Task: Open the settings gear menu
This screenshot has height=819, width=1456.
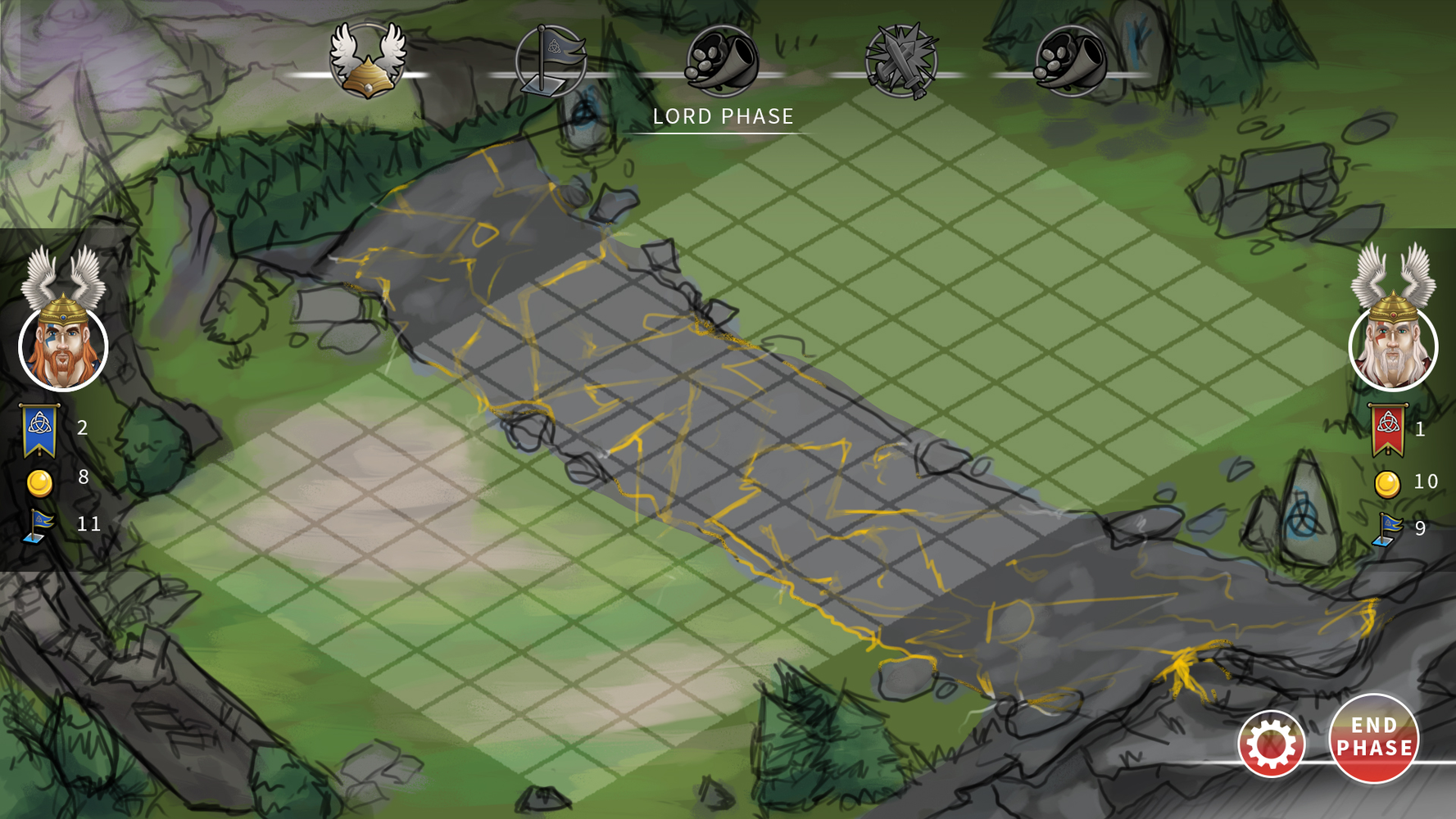Action: (1271, 744)
